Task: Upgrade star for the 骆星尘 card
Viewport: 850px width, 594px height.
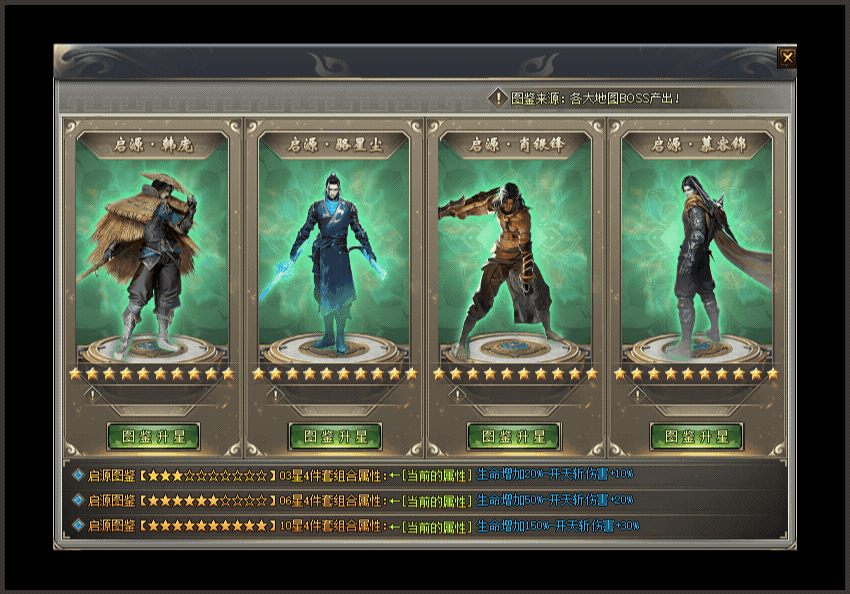Action: point(335,437)
